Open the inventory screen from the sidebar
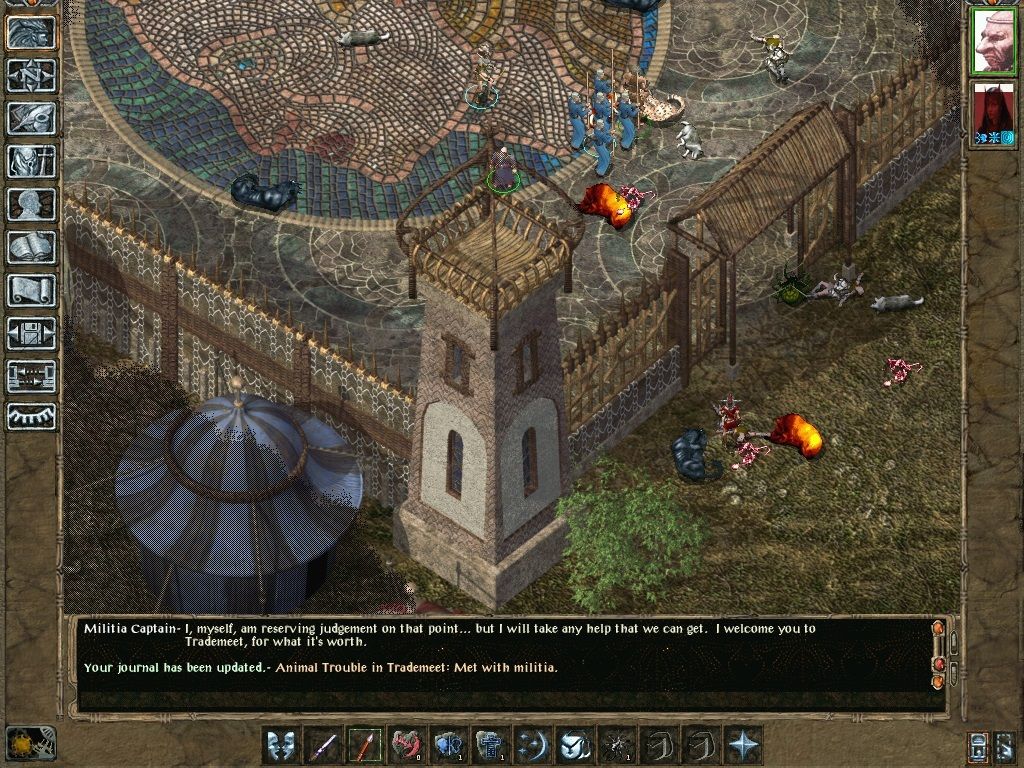The width and height of the screenshot is (1024, 768). pyautogui.click(x=31, y=161)
